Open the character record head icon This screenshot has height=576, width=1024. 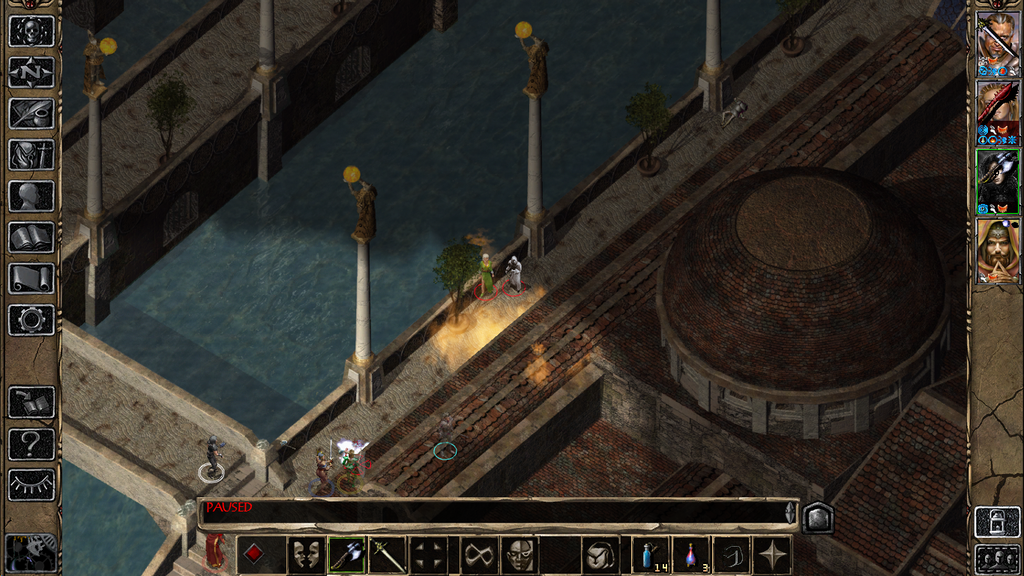[x=31, y=196]
